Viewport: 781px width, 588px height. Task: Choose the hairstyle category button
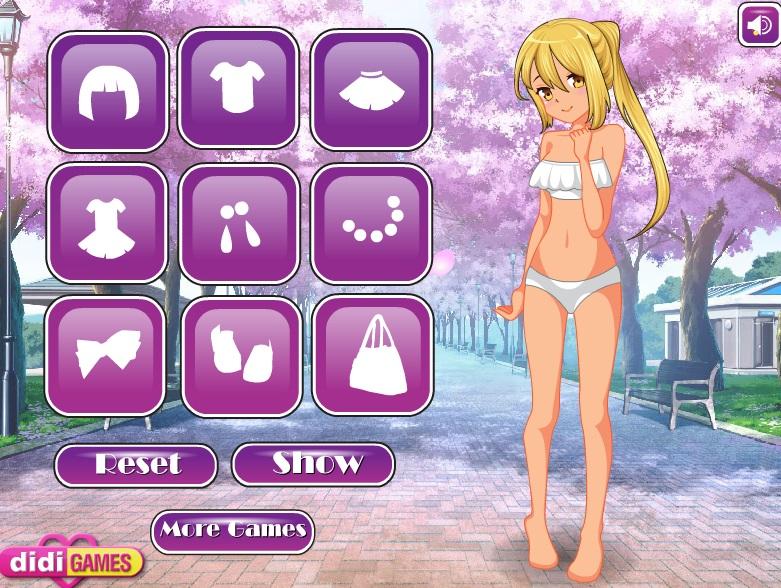point(107,91)
